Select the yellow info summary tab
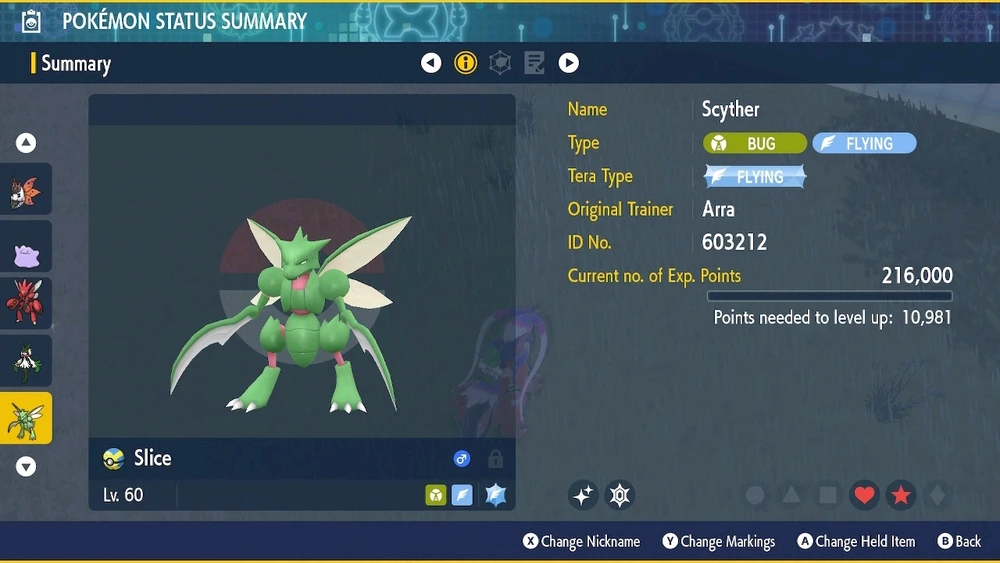The width and height of the screenshot is (1000, 563). coord(465,63)
